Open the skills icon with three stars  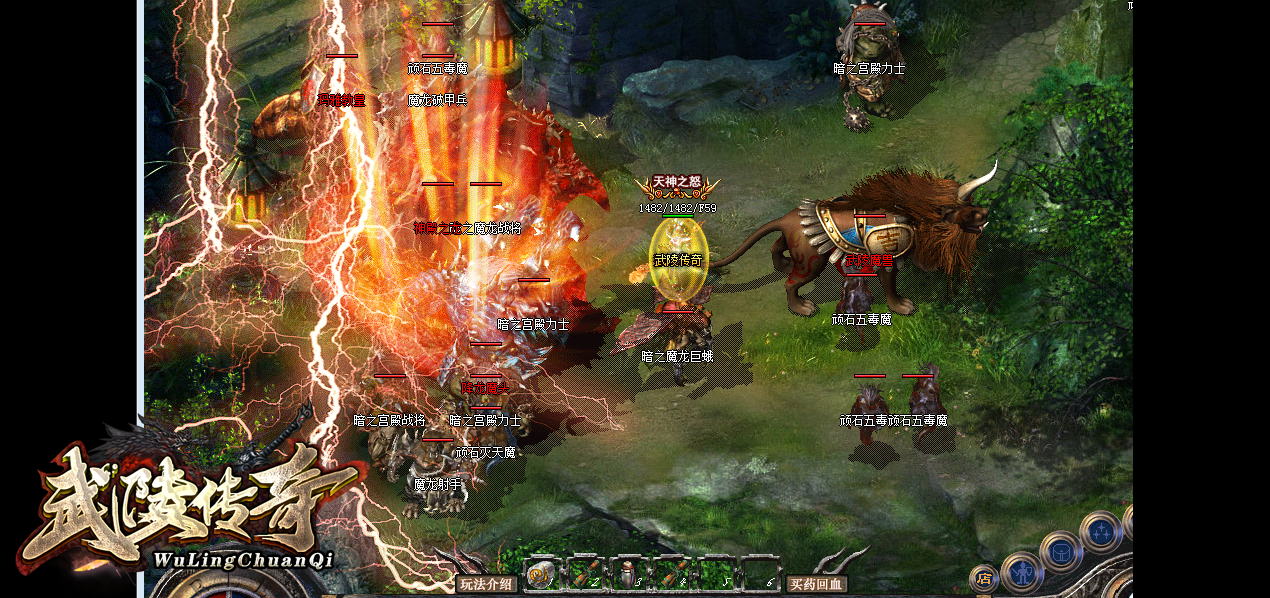[1100, 532]
